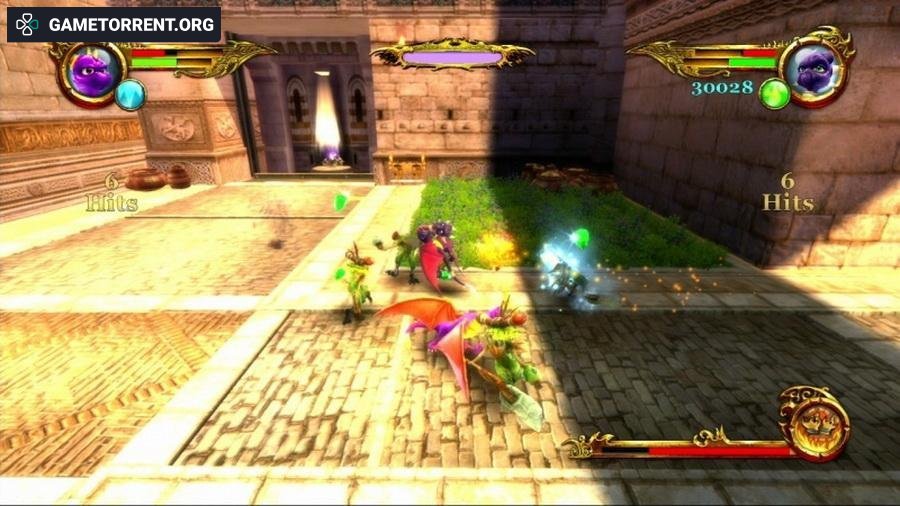Click the golden enemy boss face emblem
The image size is (900, 506).
tap(814, 423)
